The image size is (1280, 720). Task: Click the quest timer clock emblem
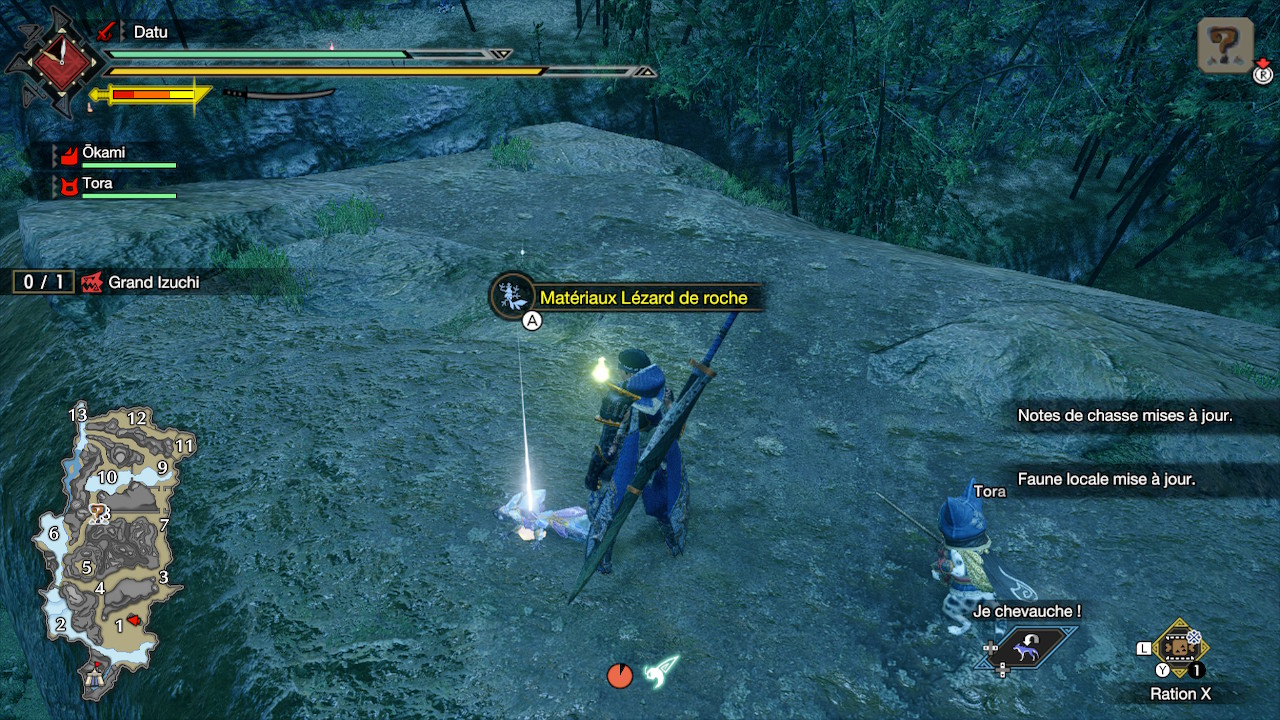point(50,60)
